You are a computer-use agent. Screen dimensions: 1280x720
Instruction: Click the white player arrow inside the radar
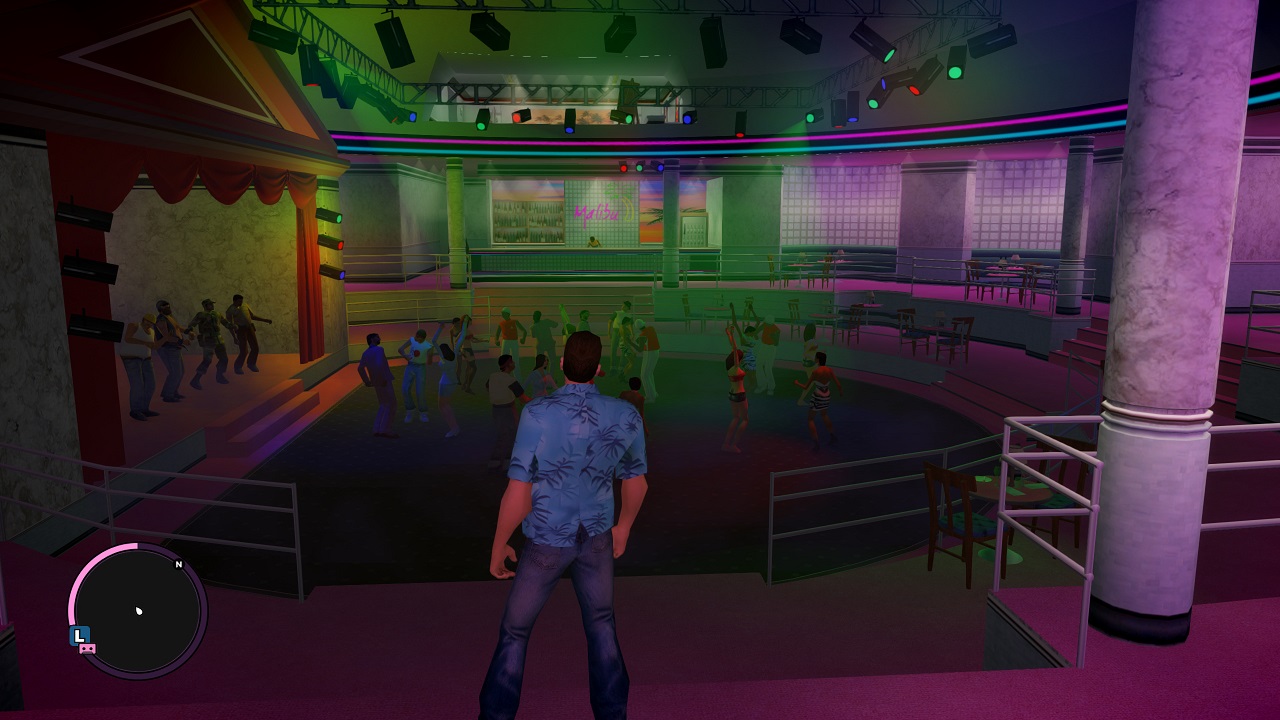pyautogui.click(x=138, y=612)
